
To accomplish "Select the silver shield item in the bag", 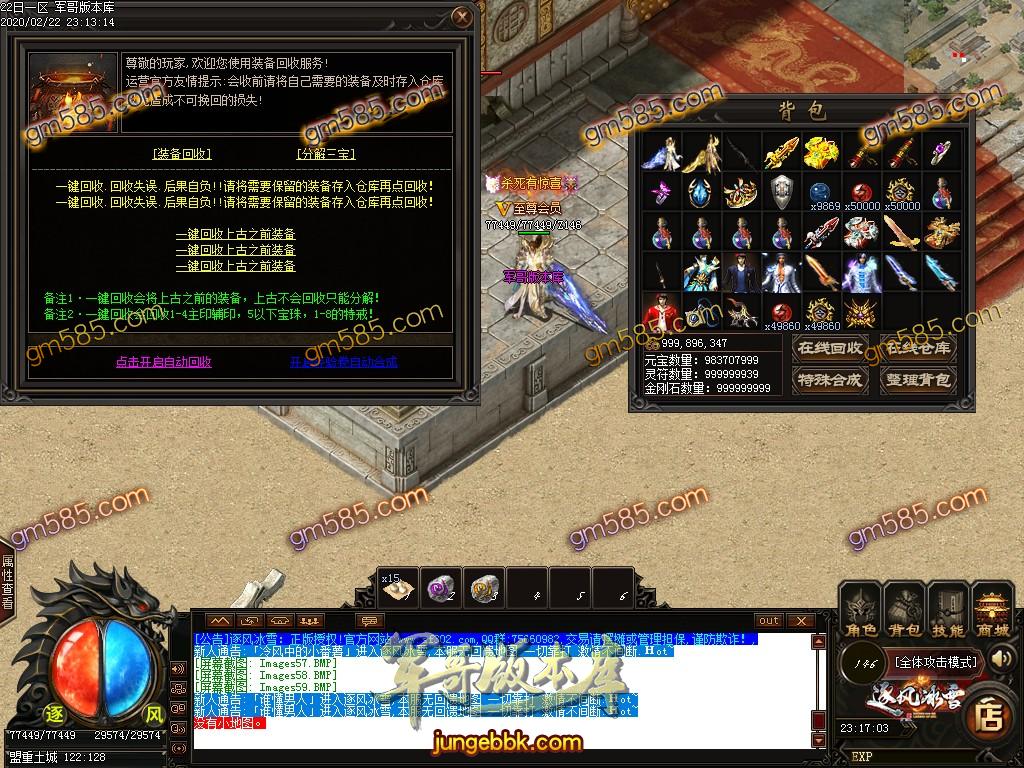I will pyautogui.click(x=781, y=190).
